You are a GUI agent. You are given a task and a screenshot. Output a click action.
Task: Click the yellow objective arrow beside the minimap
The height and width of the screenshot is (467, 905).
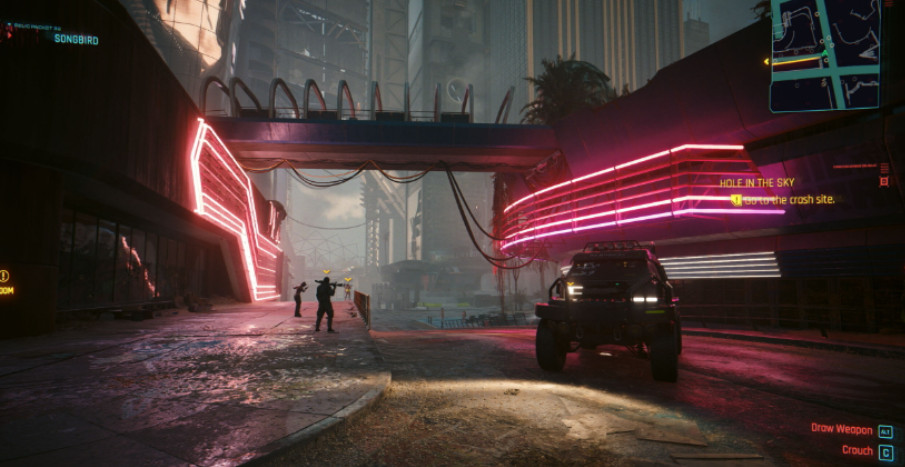[767, 62]
